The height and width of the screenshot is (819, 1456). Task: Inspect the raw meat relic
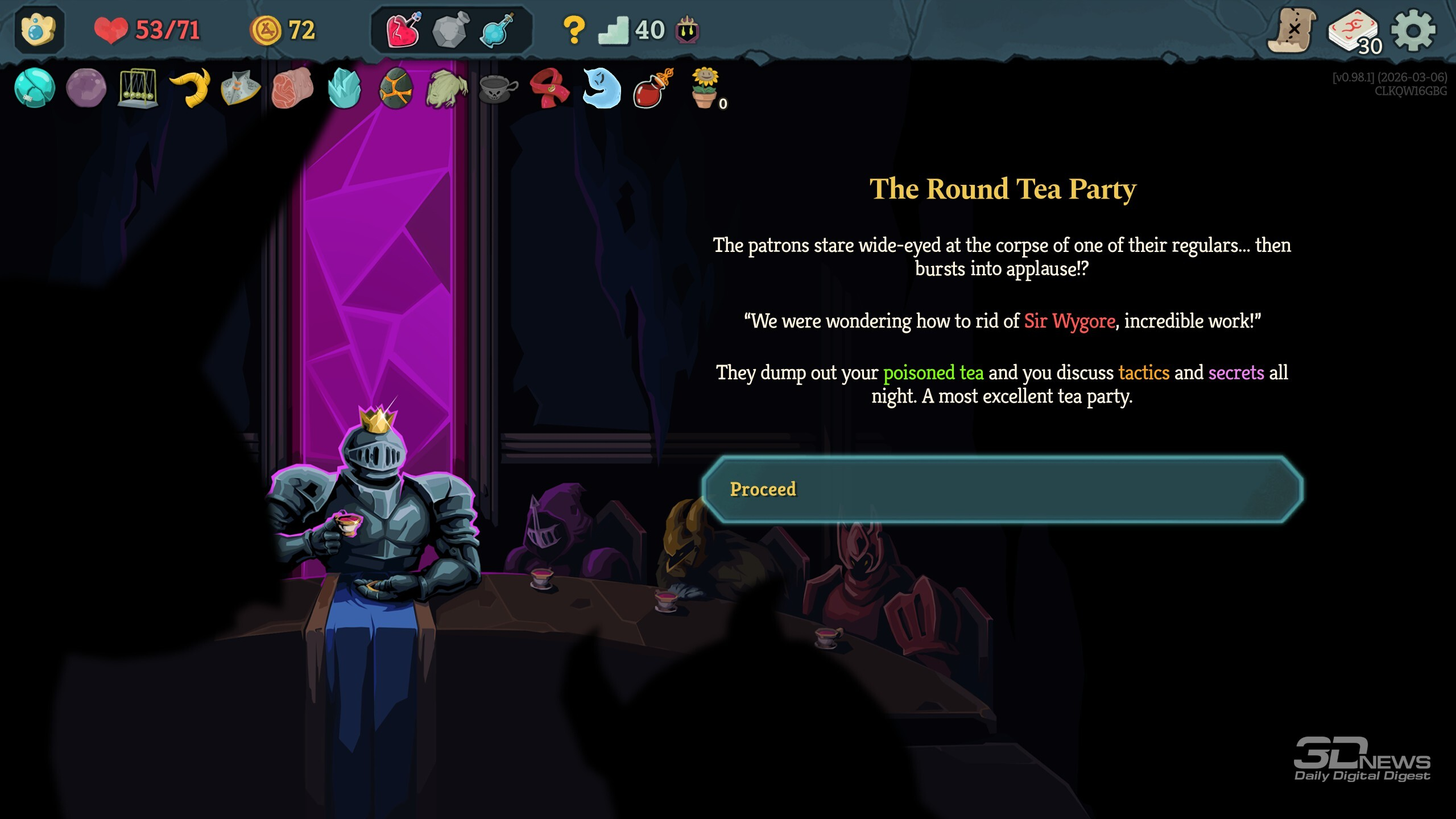(x=292, y=88)
